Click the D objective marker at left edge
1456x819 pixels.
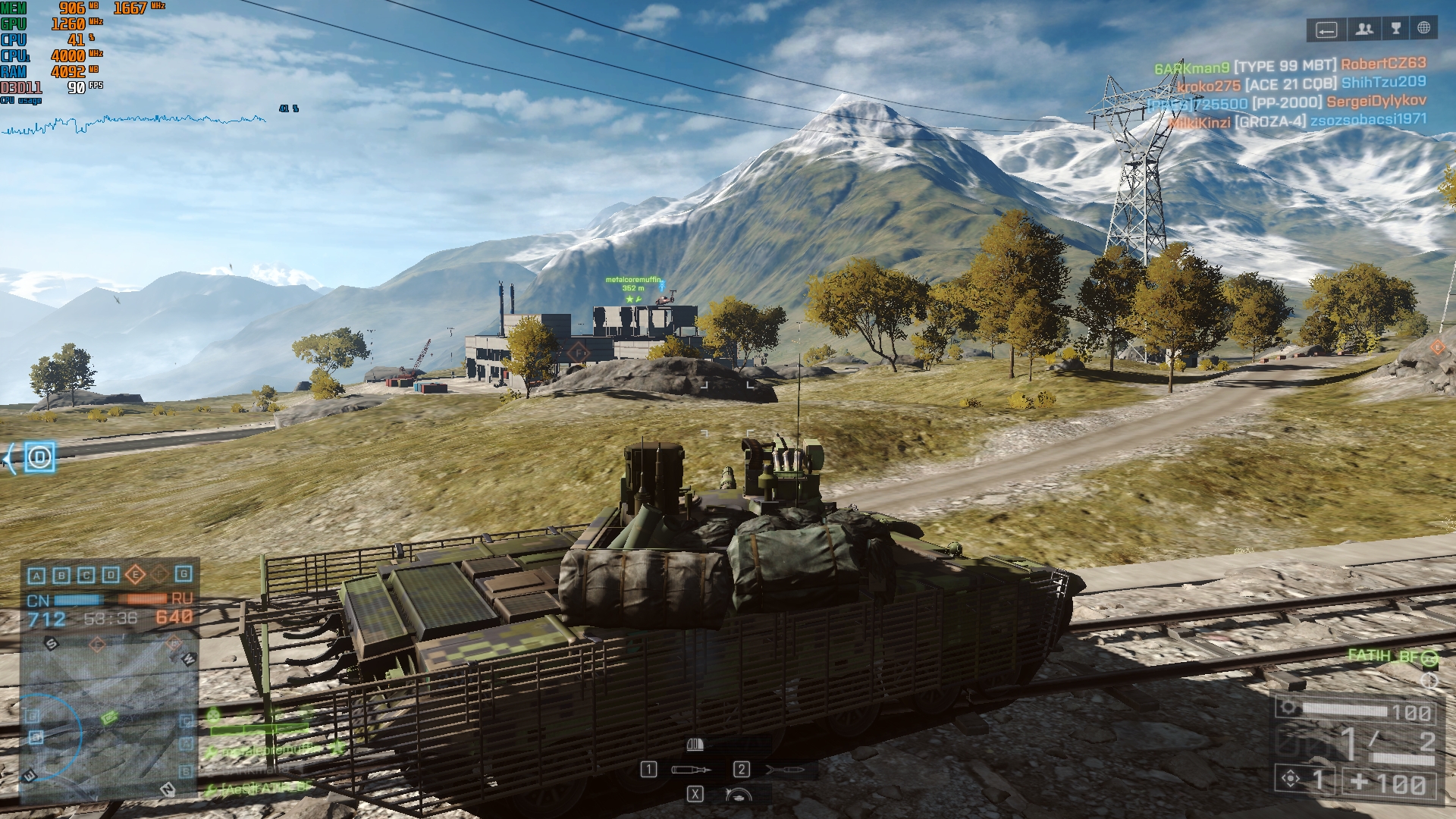pyautogui.click(x=39, y=457)
